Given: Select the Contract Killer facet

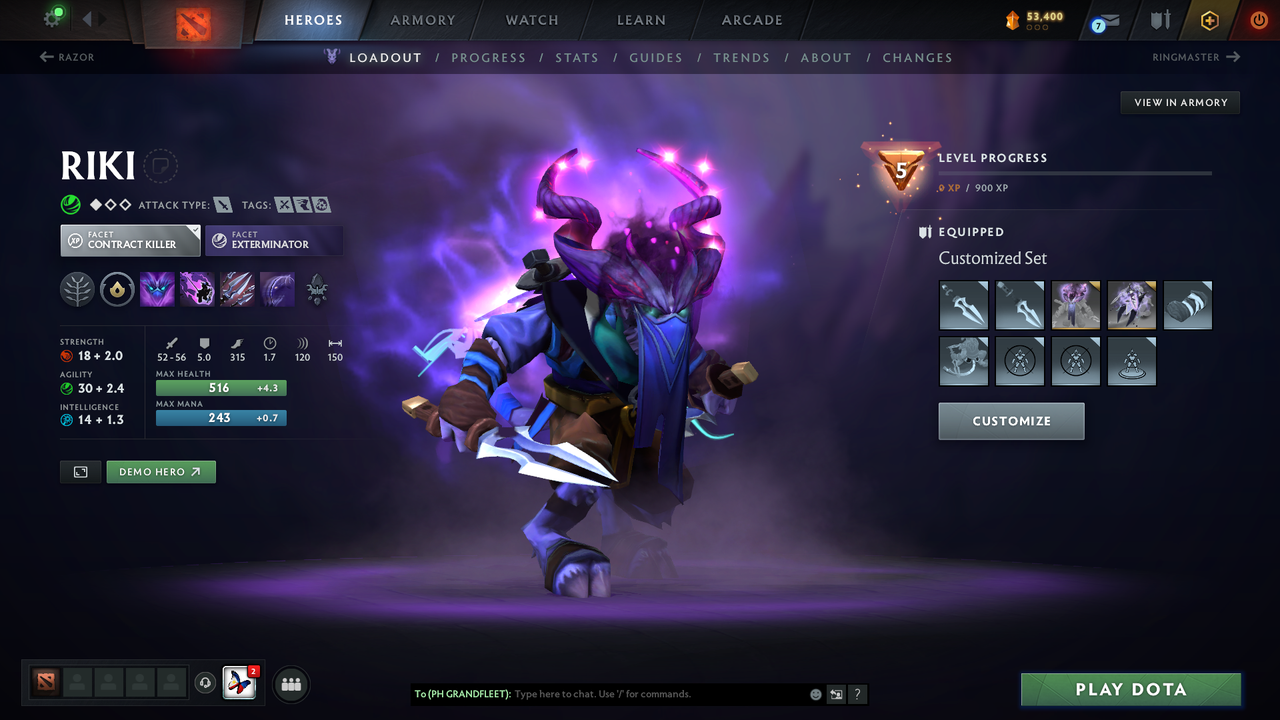Looking at the screenshot, I should click(x=130, y=240).
